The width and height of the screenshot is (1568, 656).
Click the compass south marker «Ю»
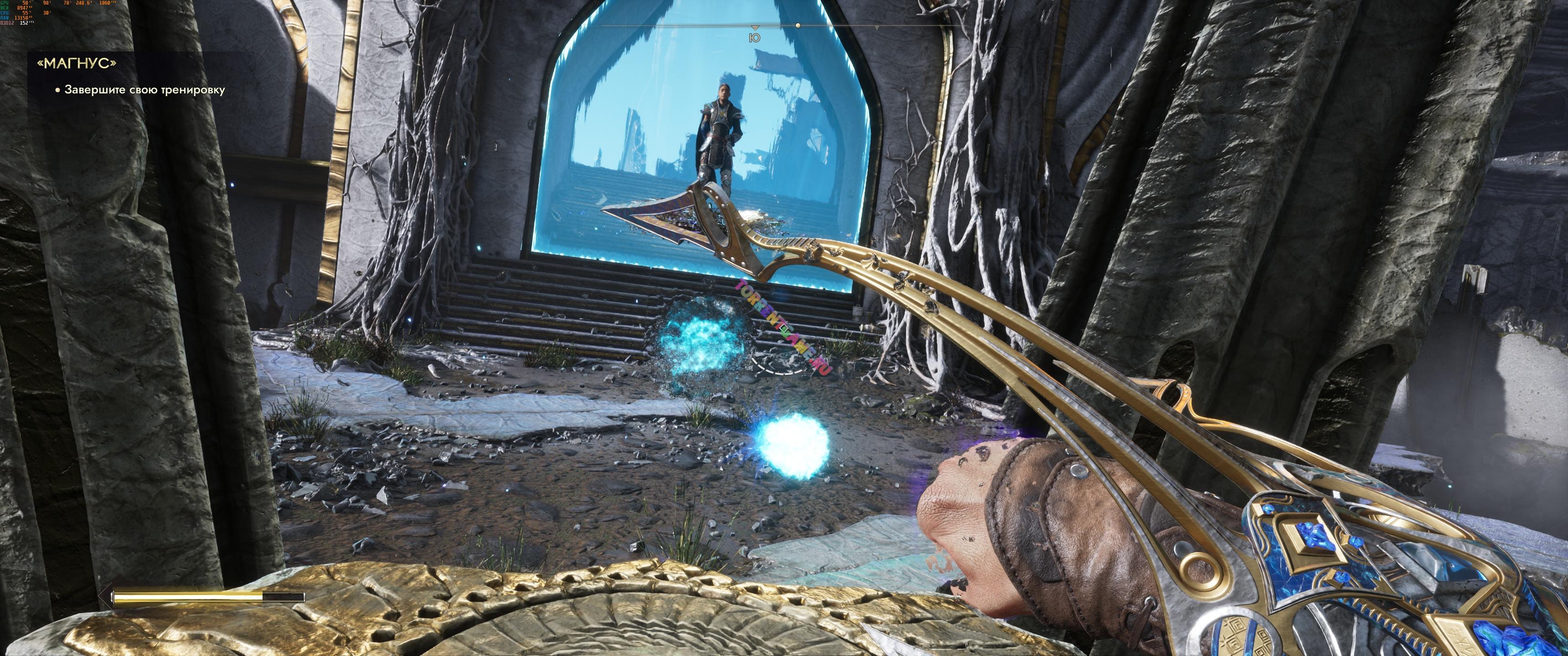coord(755,38)
